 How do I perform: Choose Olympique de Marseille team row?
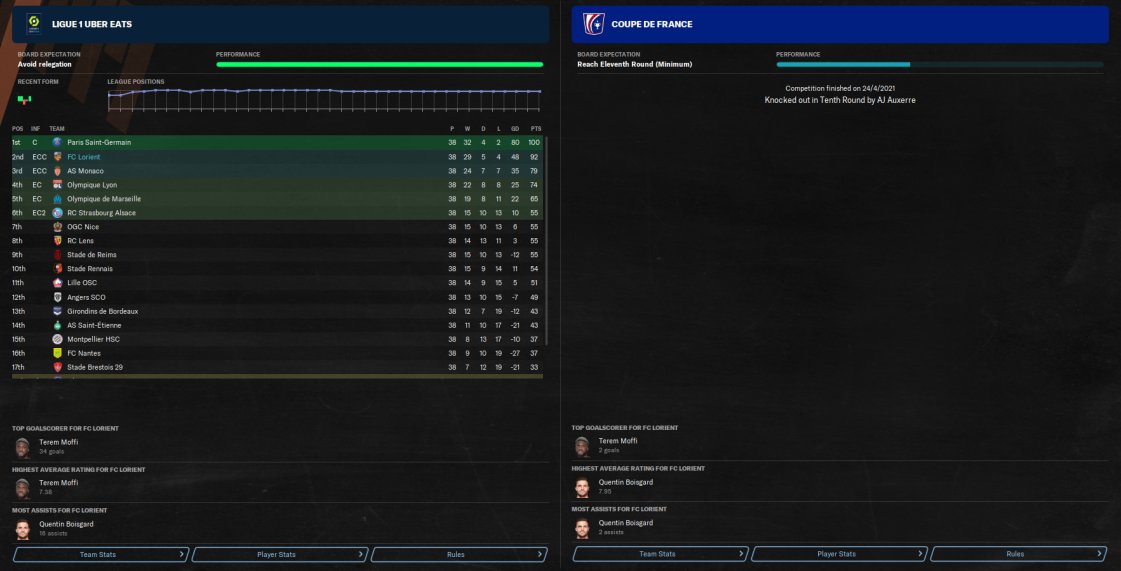coord(104,199)
